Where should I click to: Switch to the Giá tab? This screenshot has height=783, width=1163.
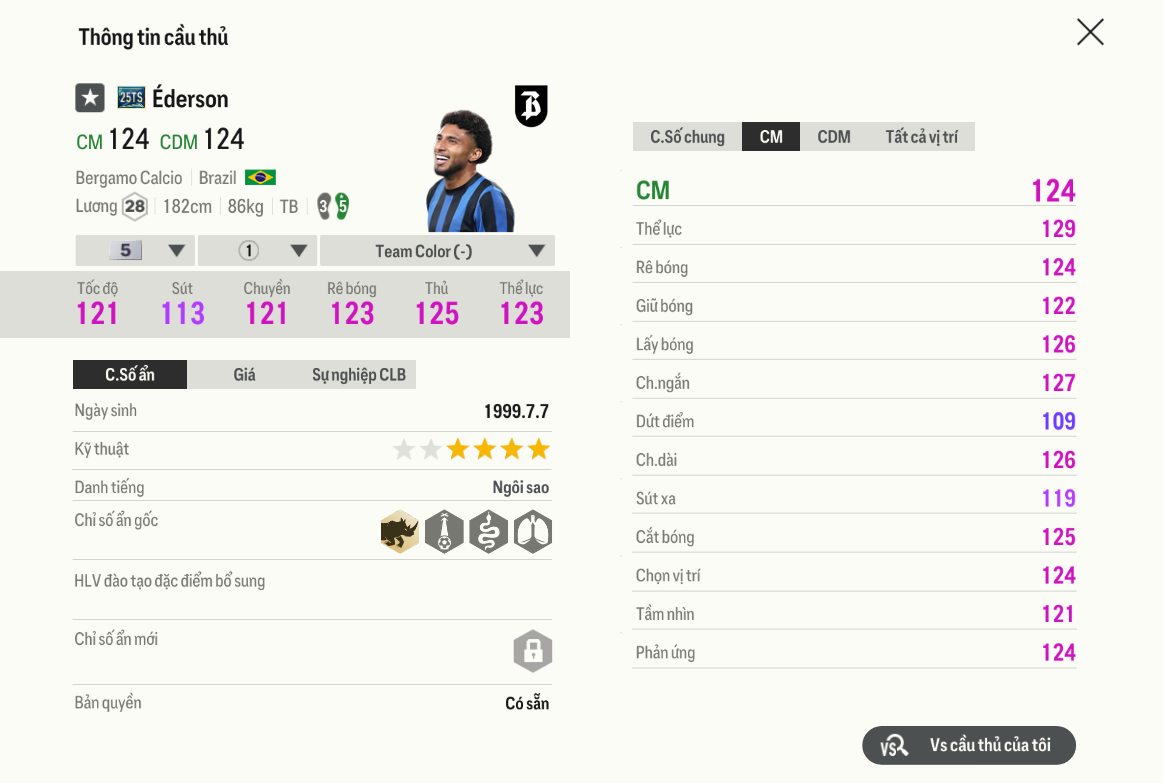[244, 375]
